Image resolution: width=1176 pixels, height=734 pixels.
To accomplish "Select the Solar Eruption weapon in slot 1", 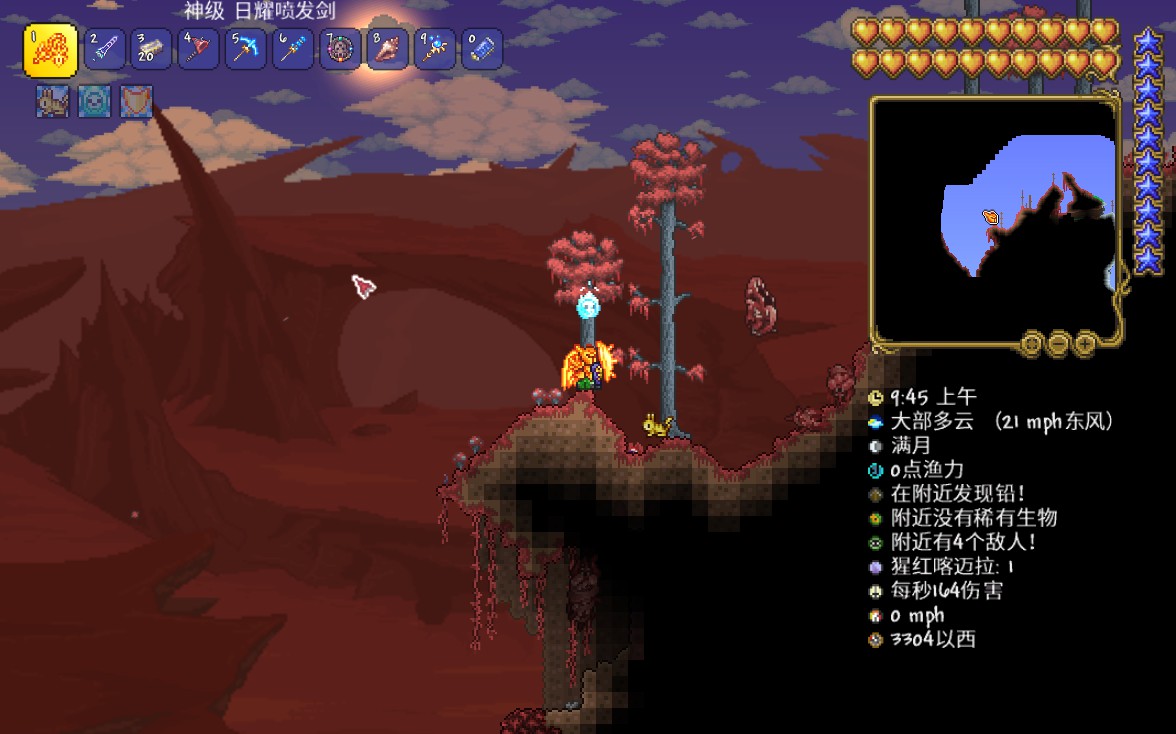I will pyautogui.click(x=50, y=51).
